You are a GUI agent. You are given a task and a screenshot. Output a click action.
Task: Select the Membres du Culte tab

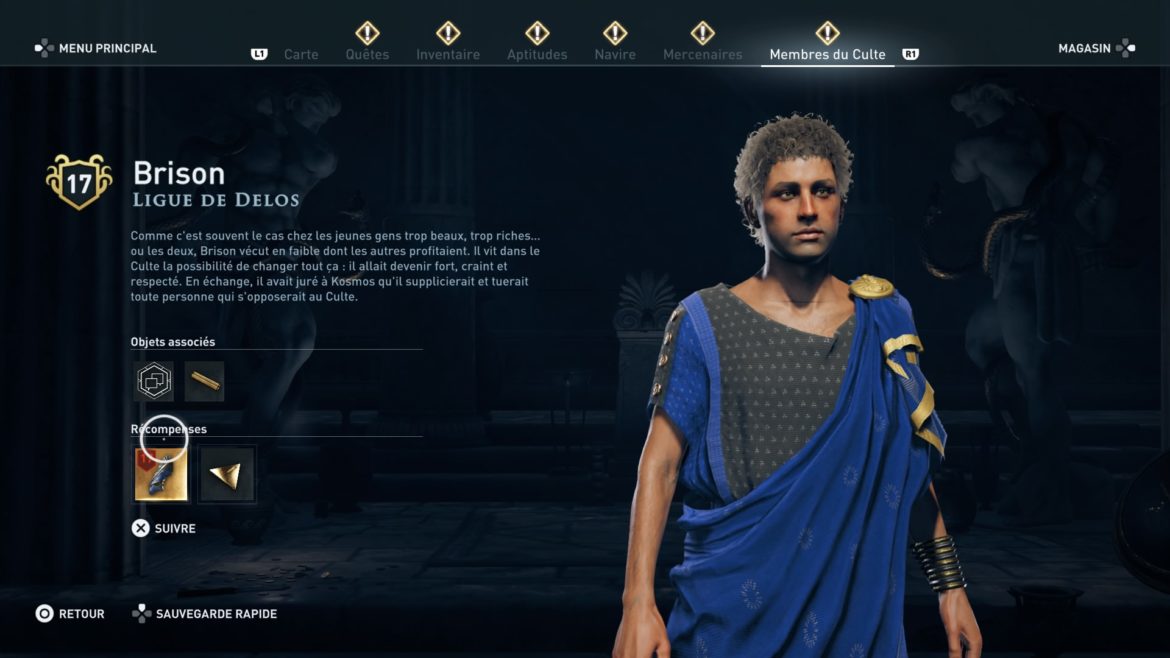tap(827, 54)
